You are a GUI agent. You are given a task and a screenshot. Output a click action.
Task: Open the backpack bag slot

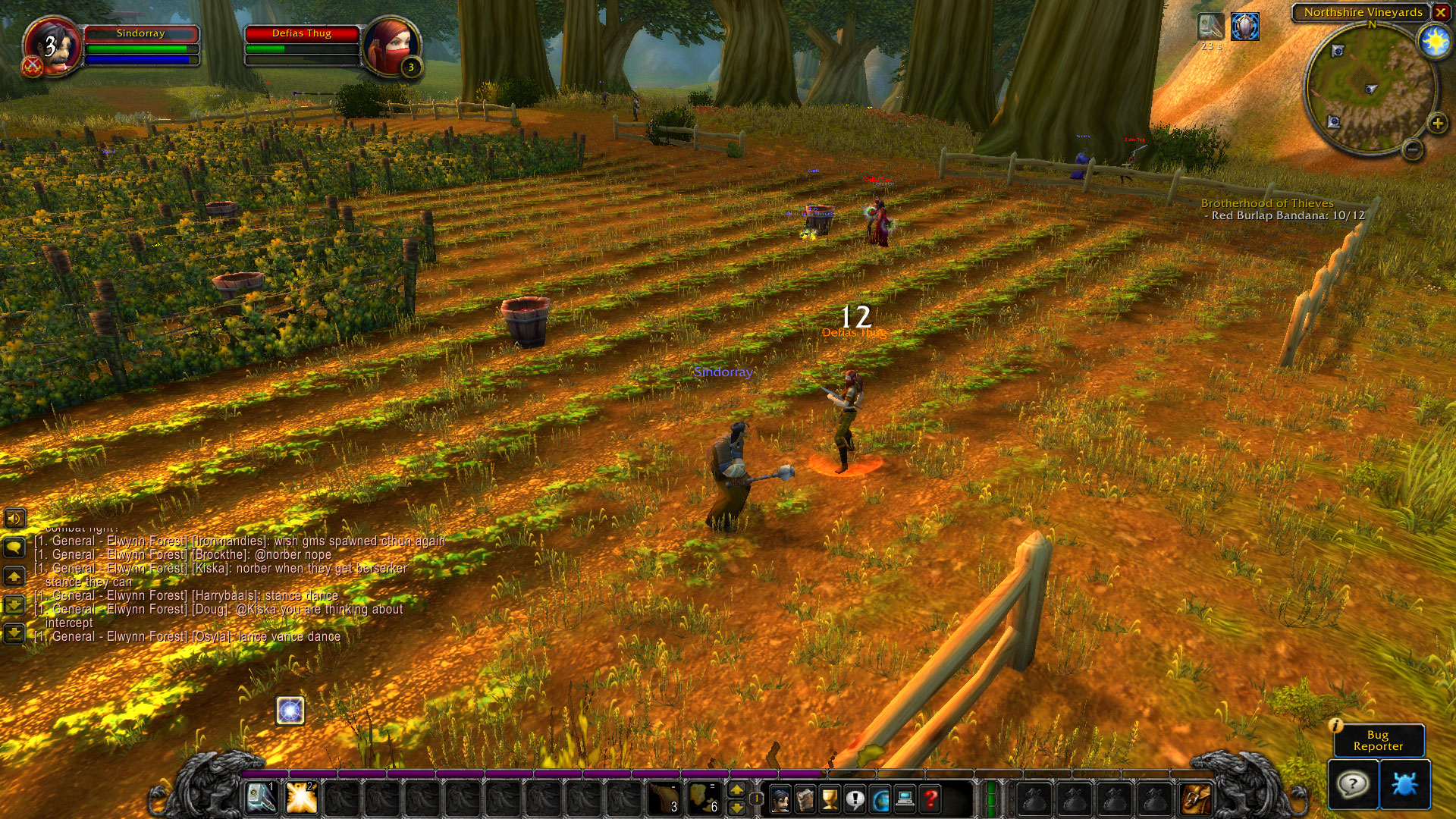pos(1196,799)
